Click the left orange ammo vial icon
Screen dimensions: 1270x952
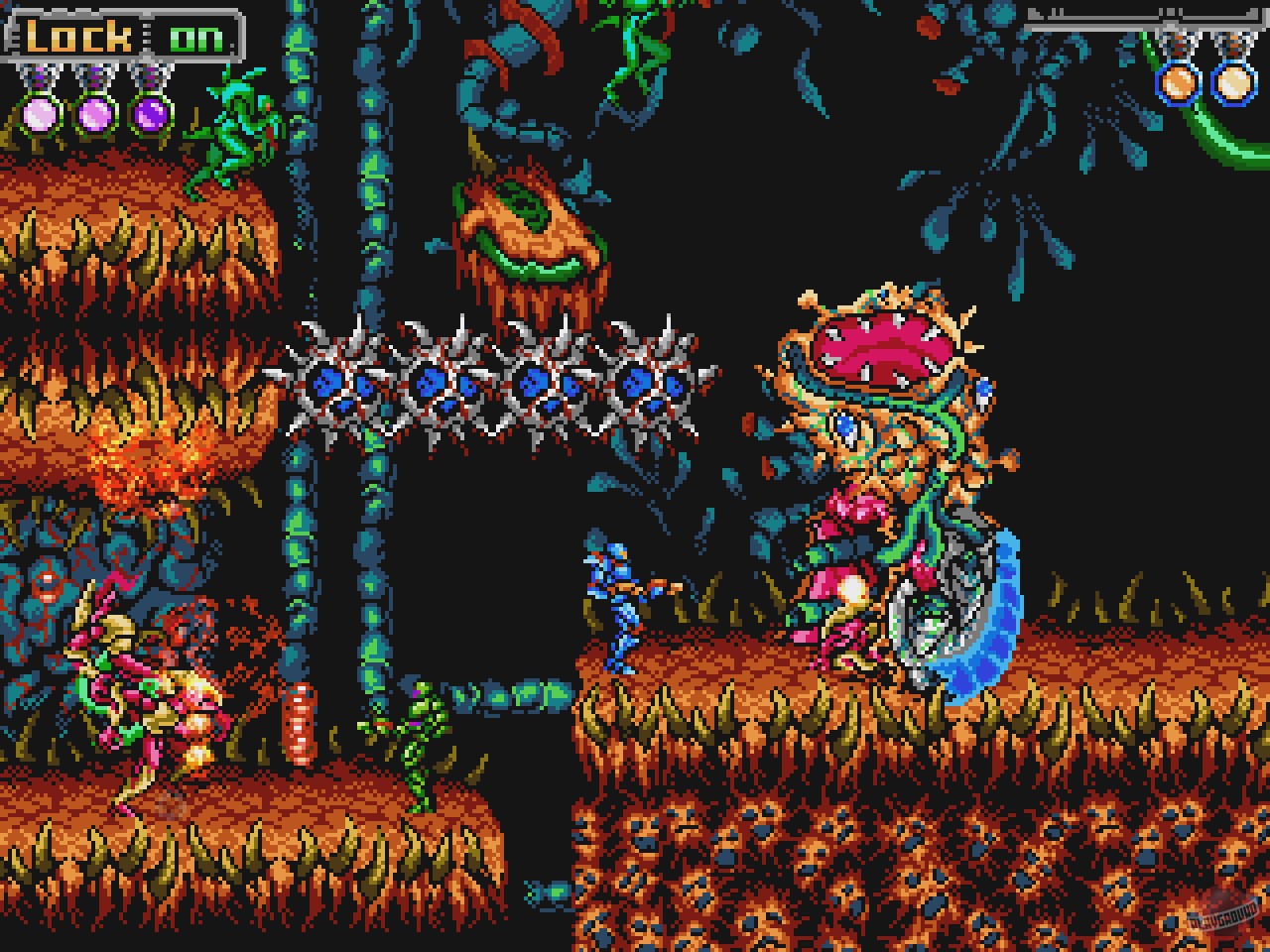1176,81
